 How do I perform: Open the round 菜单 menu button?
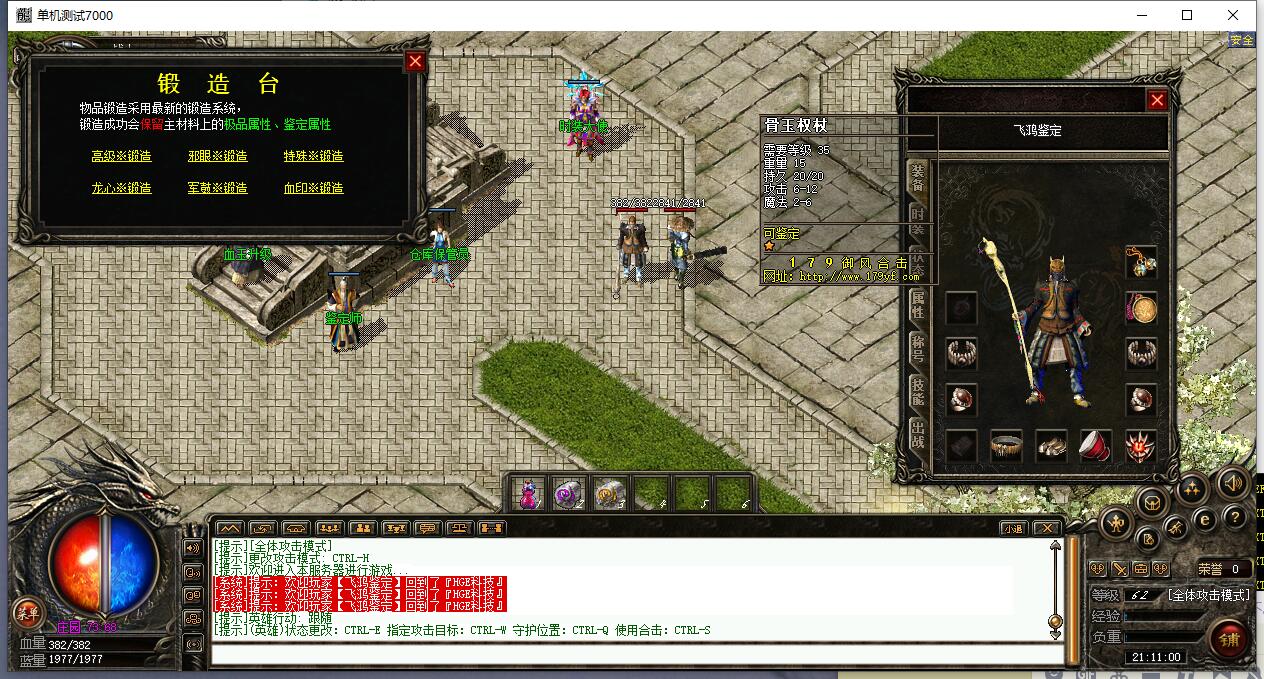[x=27, y=613]
